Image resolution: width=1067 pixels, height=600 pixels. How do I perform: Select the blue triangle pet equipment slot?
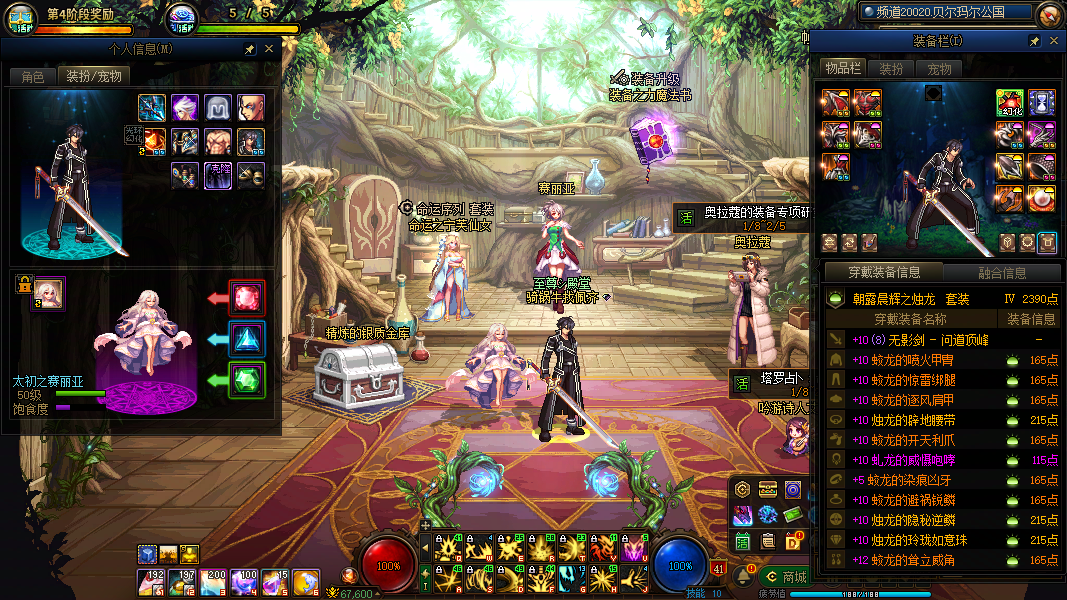[x=247, y=340]
